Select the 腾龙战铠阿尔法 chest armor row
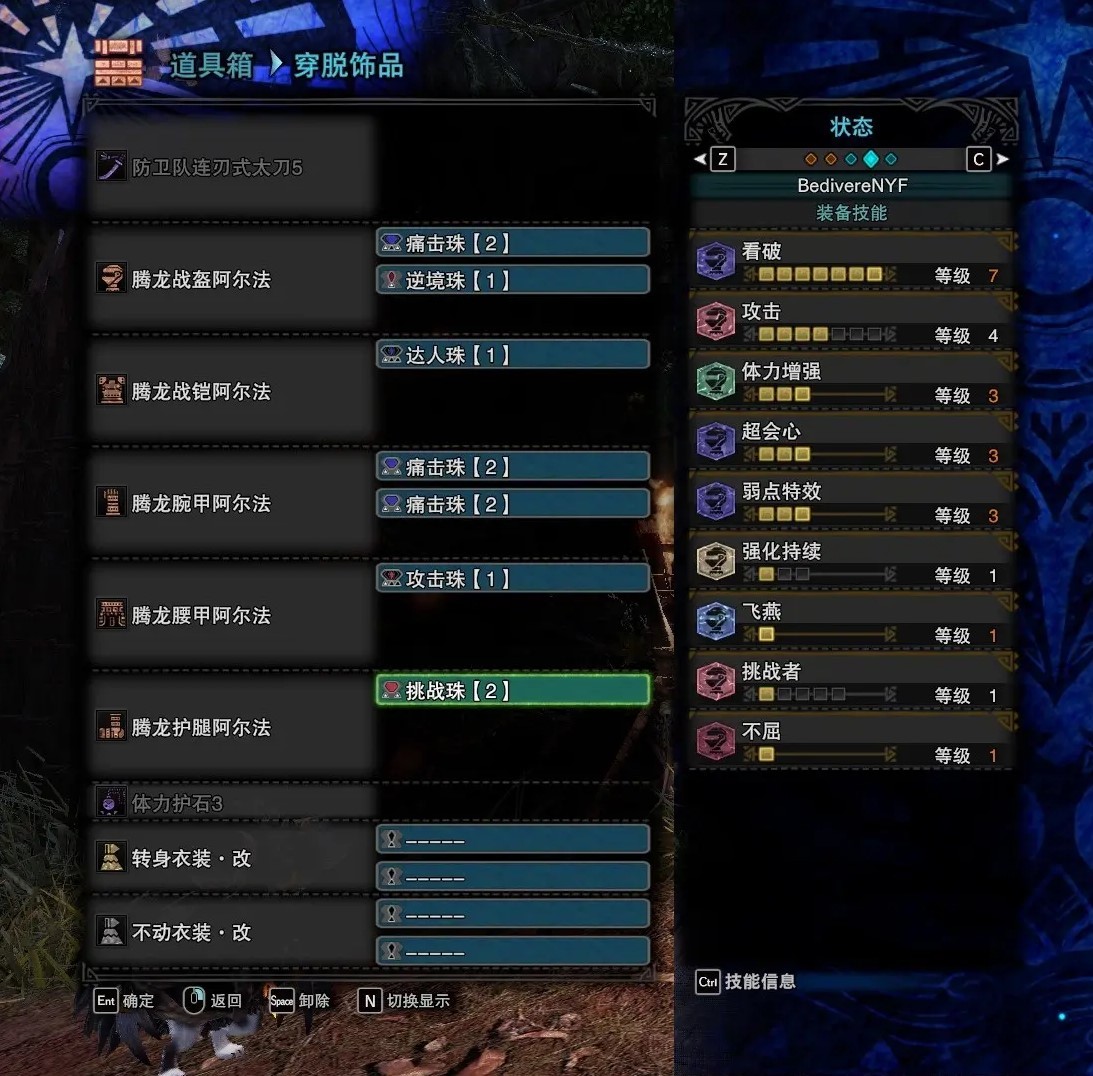1093x1076 pixels. click(230, 392)
